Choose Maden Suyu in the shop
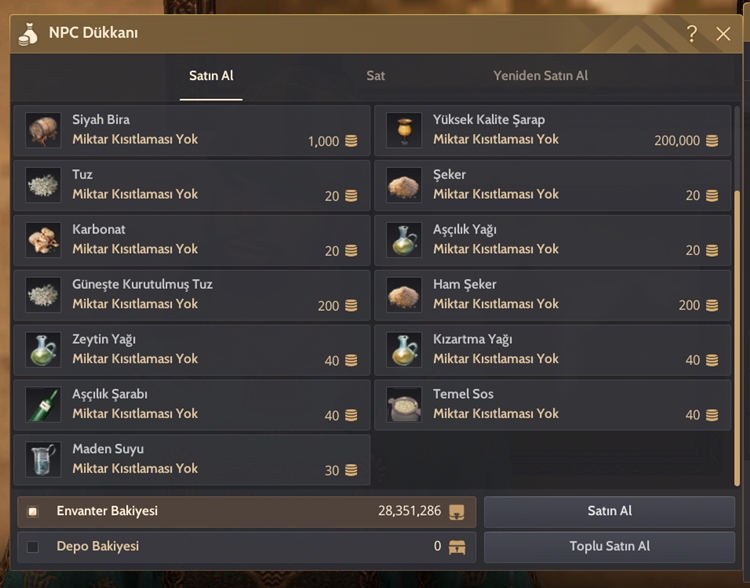Image resolution: width=750 pixels, height=588 pixels. point(192,459)
